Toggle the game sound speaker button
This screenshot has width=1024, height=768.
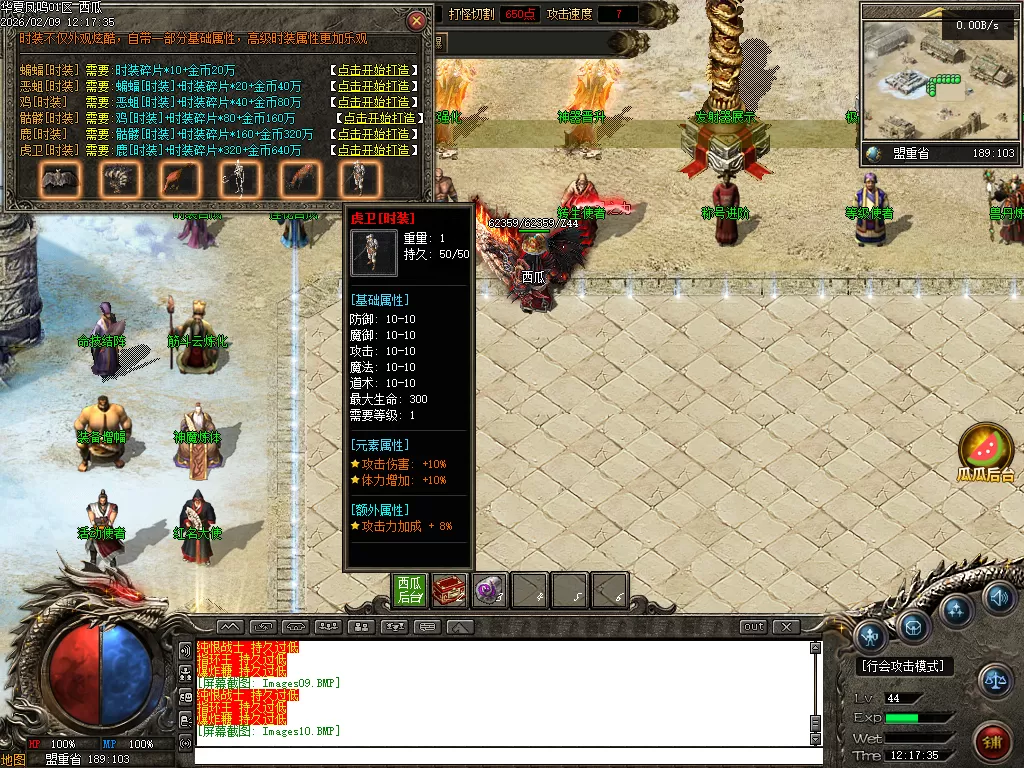coord(998,598)
